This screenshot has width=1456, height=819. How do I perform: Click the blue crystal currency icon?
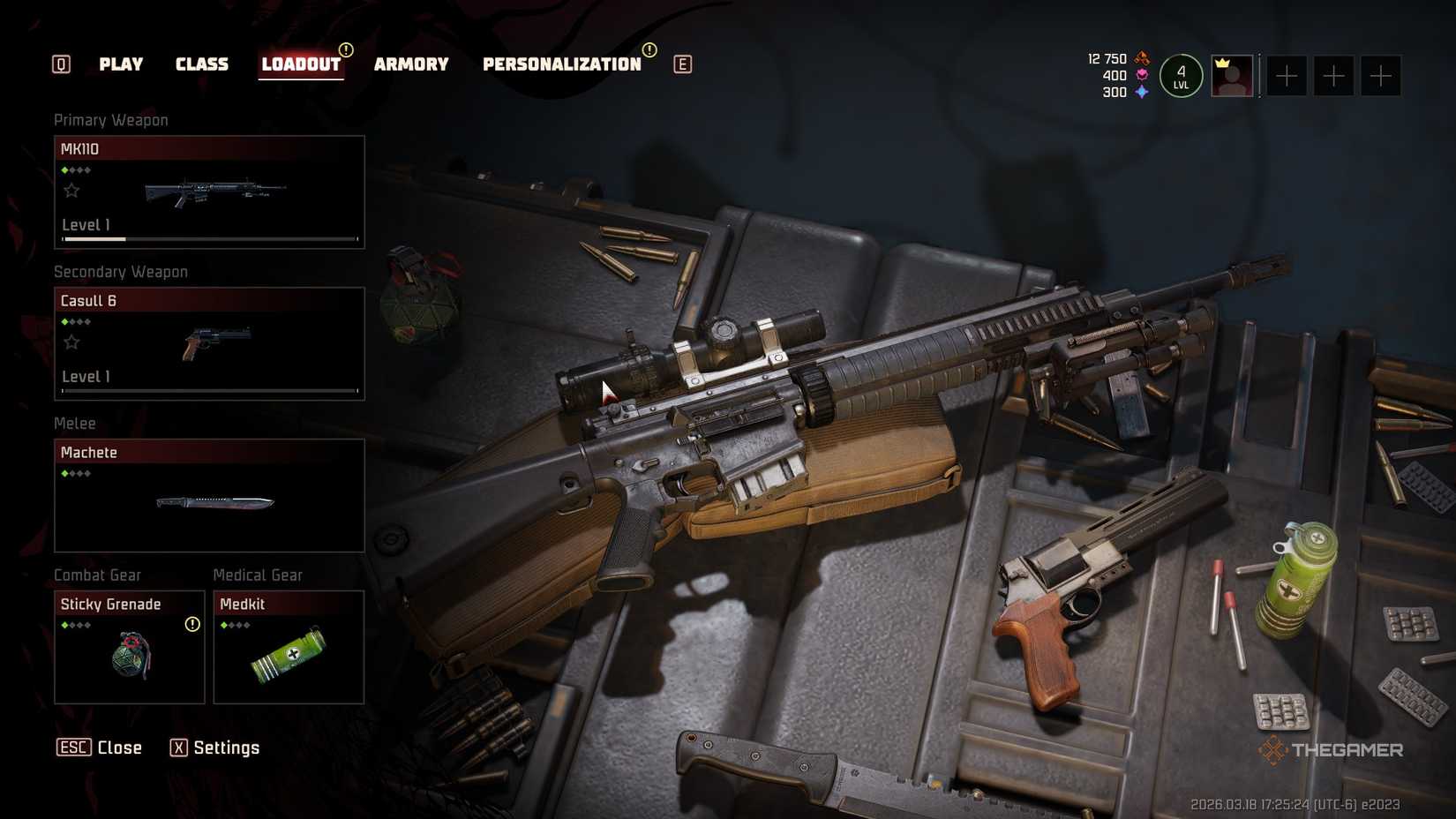click(1140, 91)
